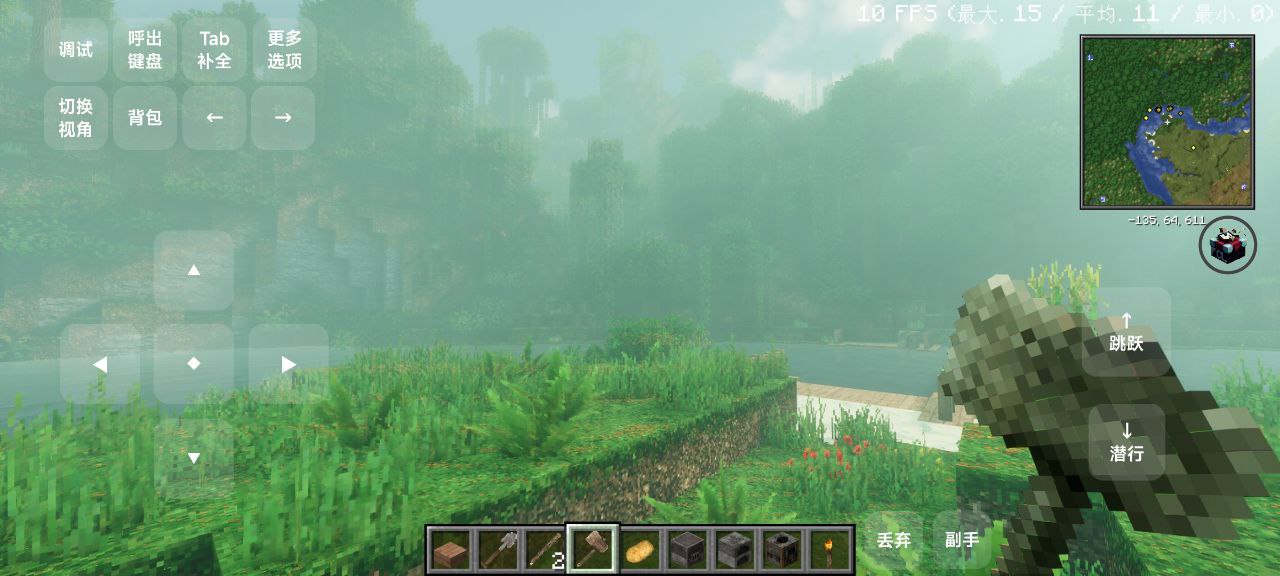Screen dimensions: 1280x576
Task: Strafe left with the left D-pad arrow
Action: [100, 364]
